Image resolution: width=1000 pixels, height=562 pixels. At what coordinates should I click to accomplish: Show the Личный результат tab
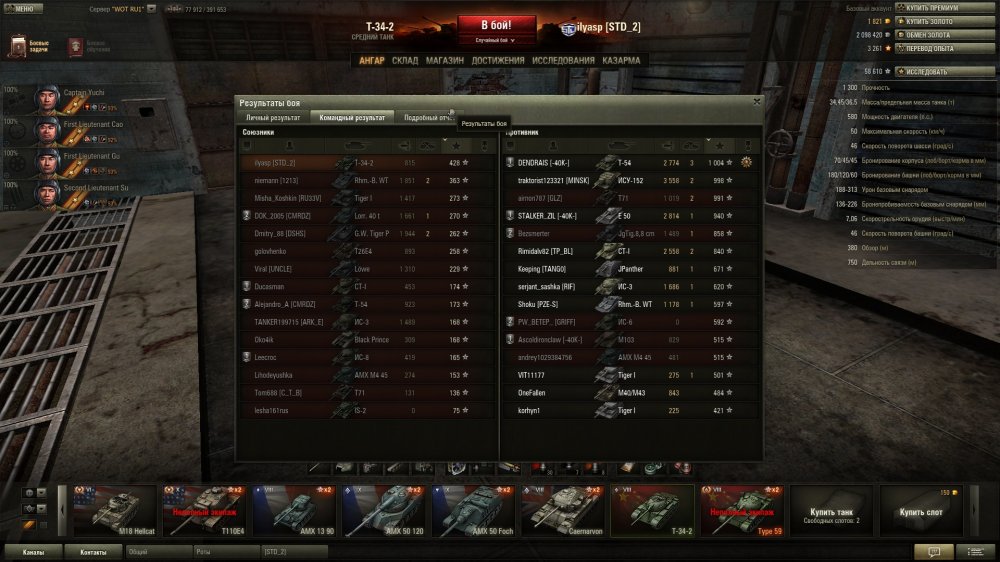click(x=273, y=117)
